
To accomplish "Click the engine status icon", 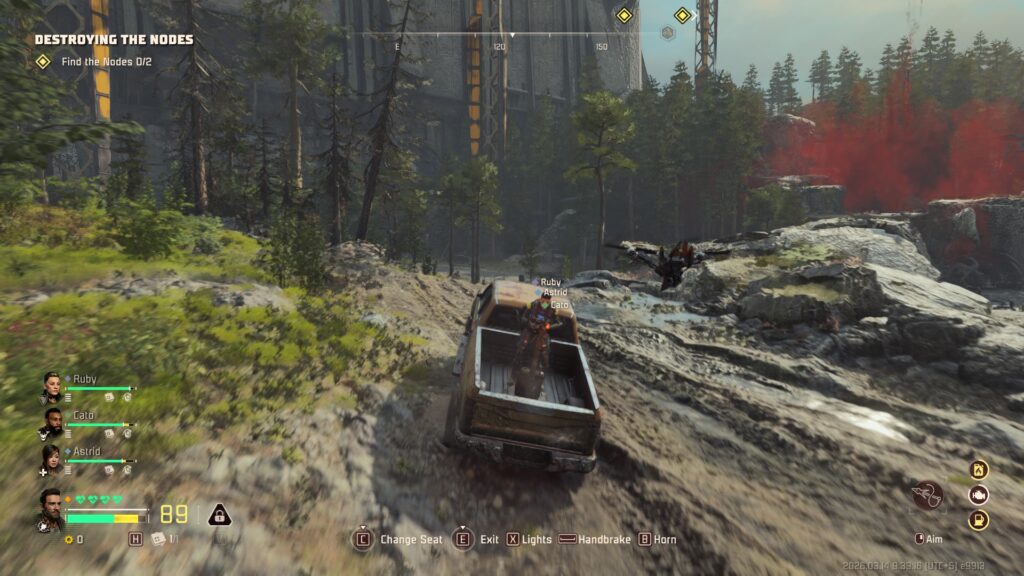I will [x=979, y=495].
